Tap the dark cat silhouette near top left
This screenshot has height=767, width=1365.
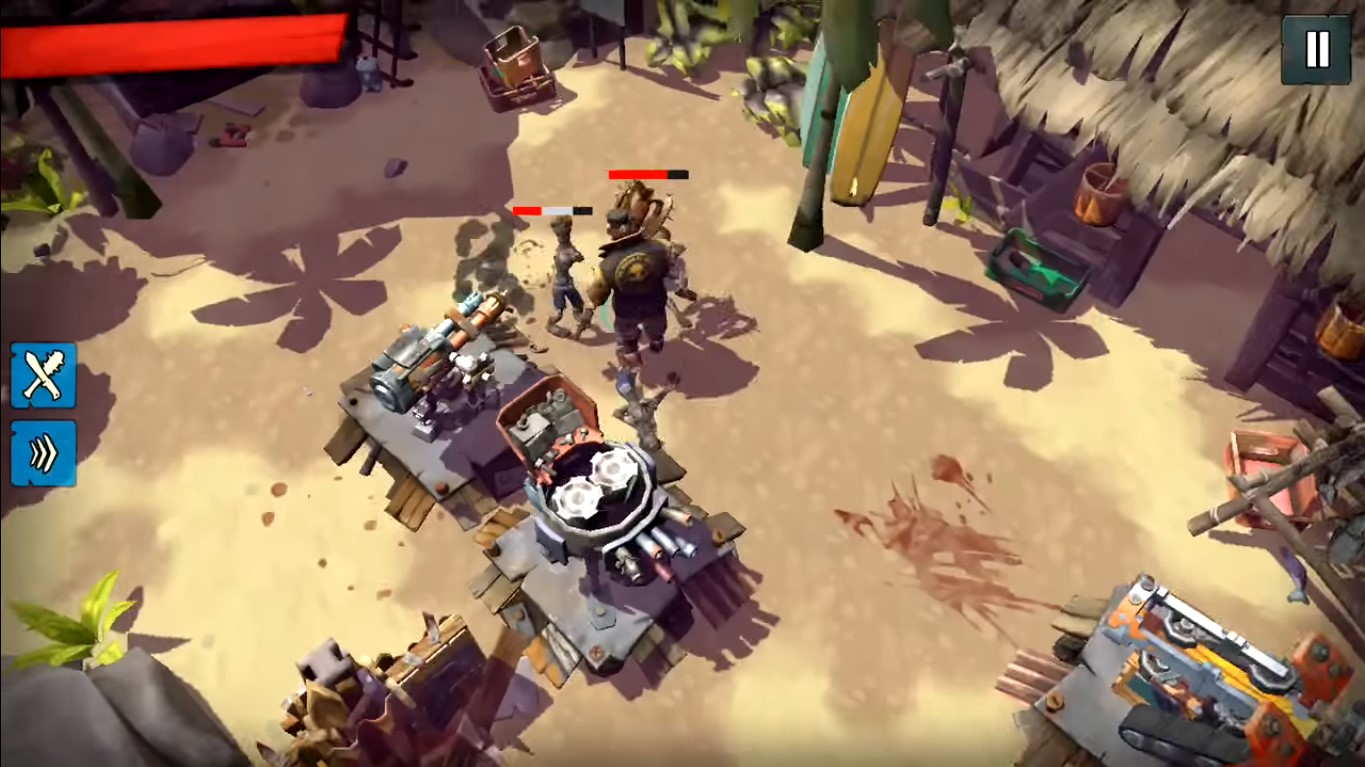369,73
